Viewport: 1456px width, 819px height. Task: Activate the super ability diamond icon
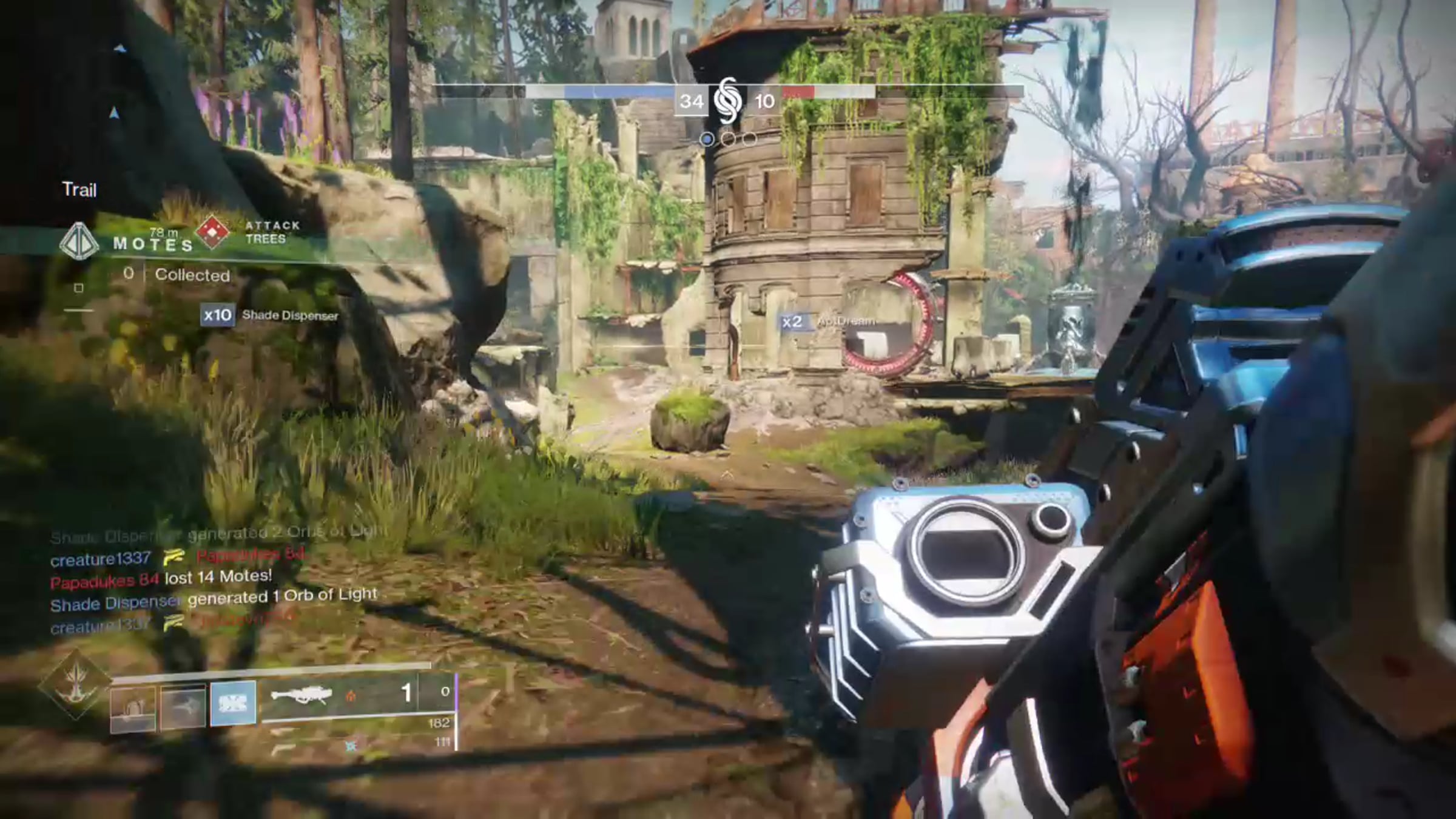(x=75, y=684)
